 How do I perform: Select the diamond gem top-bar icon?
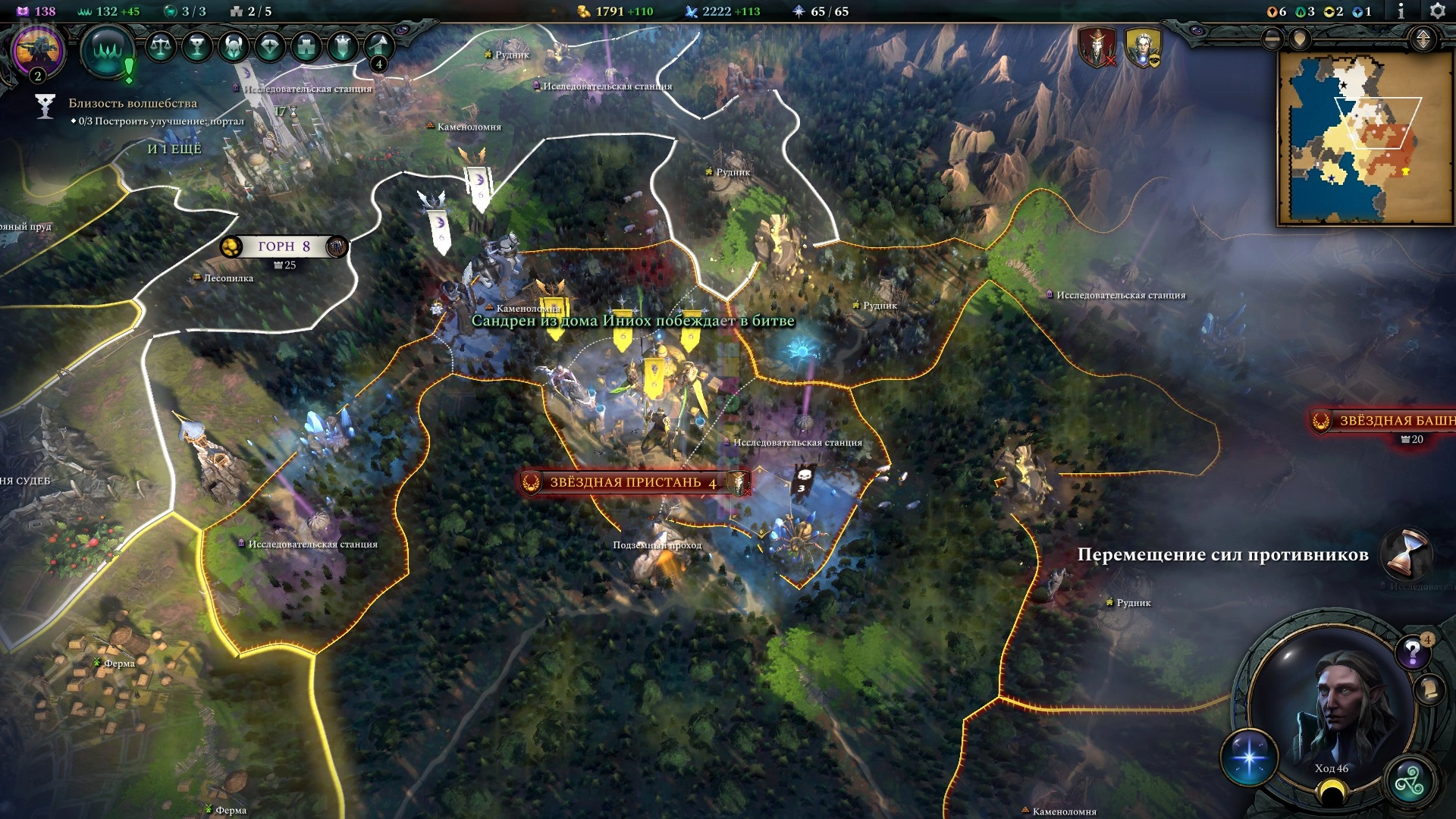coord(270,47)
